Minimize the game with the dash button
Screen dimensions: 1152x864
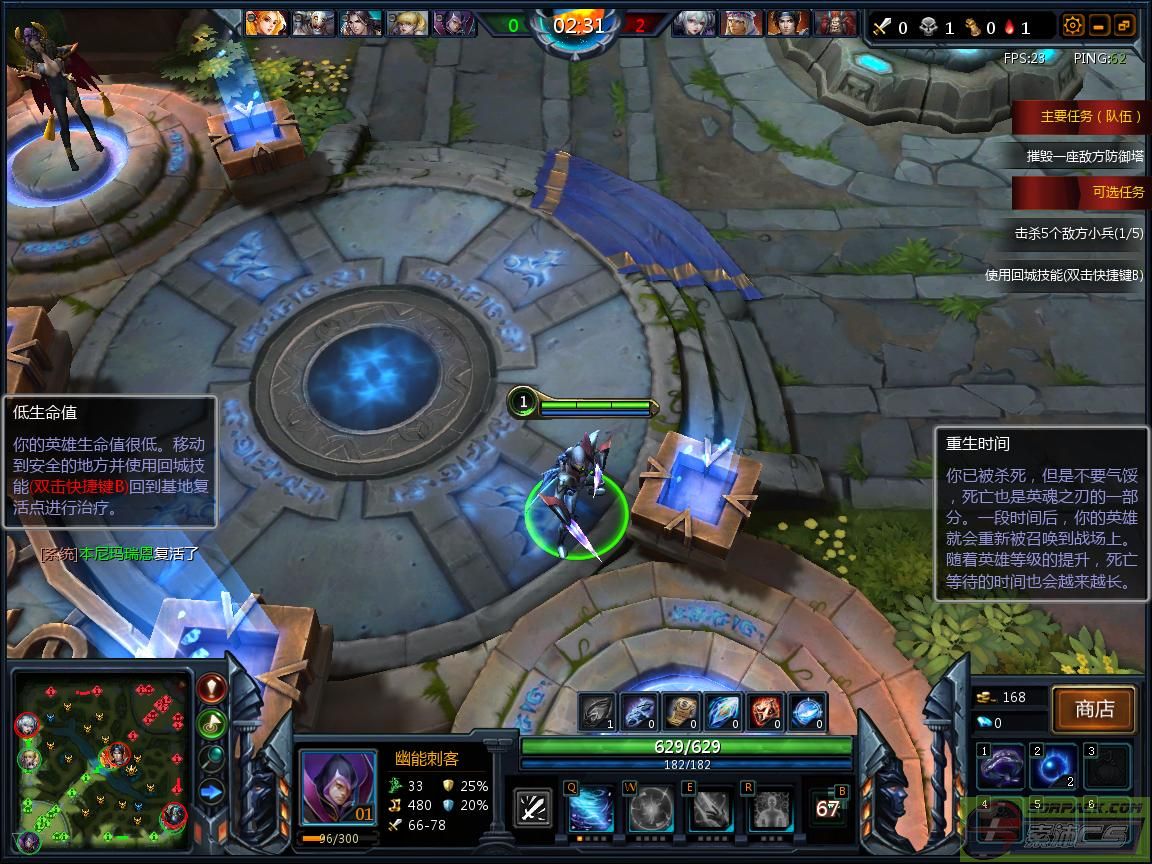tap(1099, 26)
